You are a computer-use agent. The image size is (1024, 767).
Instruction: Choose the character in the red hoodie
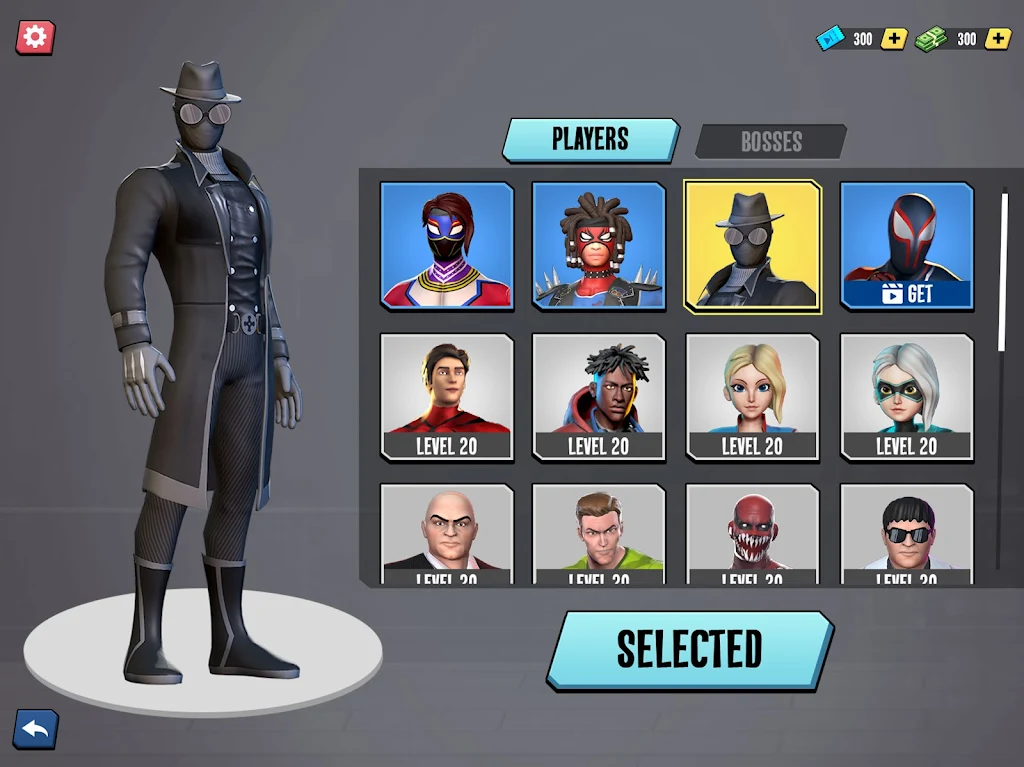[x=599, y=397]
